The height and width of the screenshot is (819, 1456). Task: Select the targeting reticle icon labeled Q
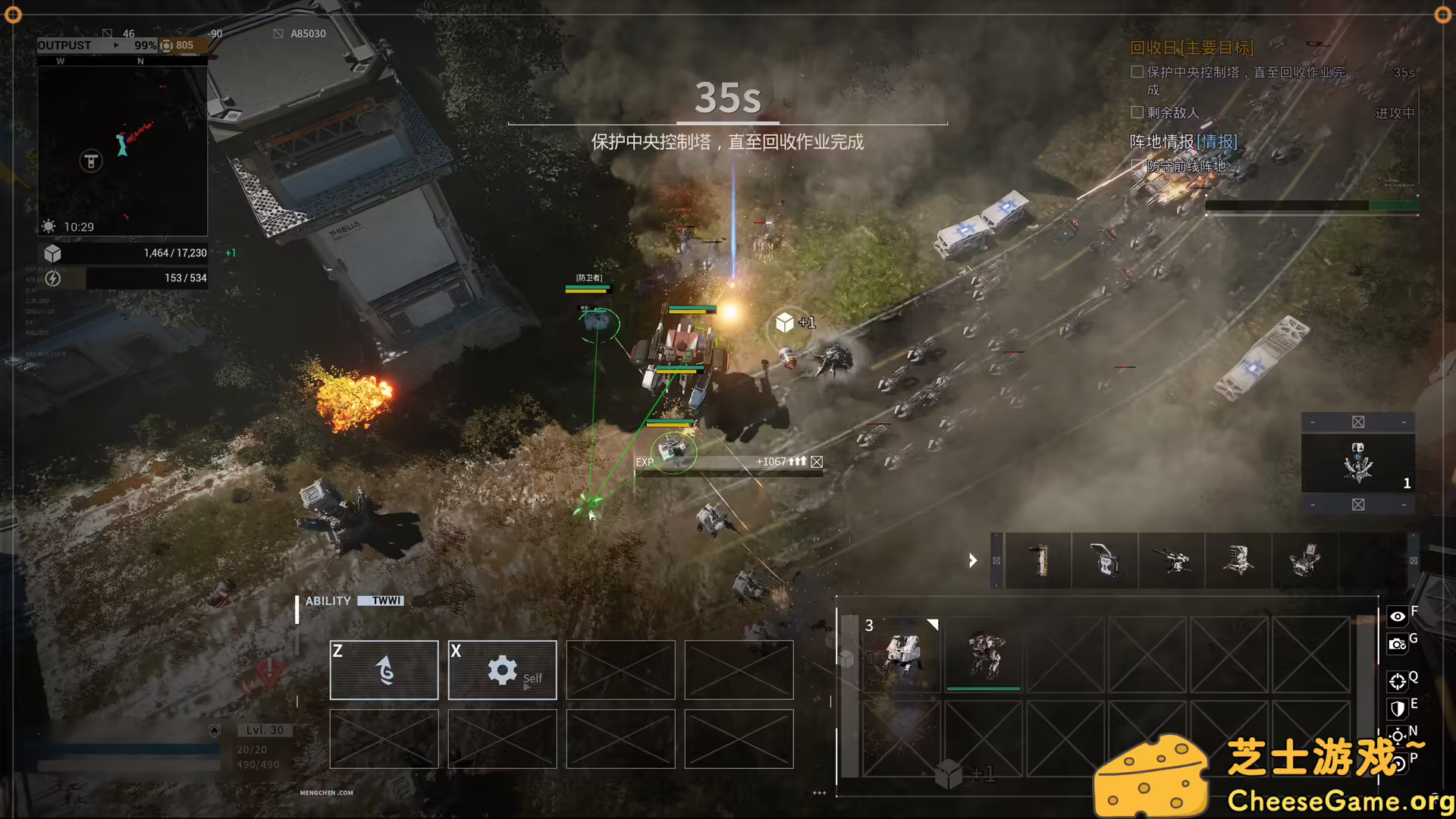coord(1399,681)
